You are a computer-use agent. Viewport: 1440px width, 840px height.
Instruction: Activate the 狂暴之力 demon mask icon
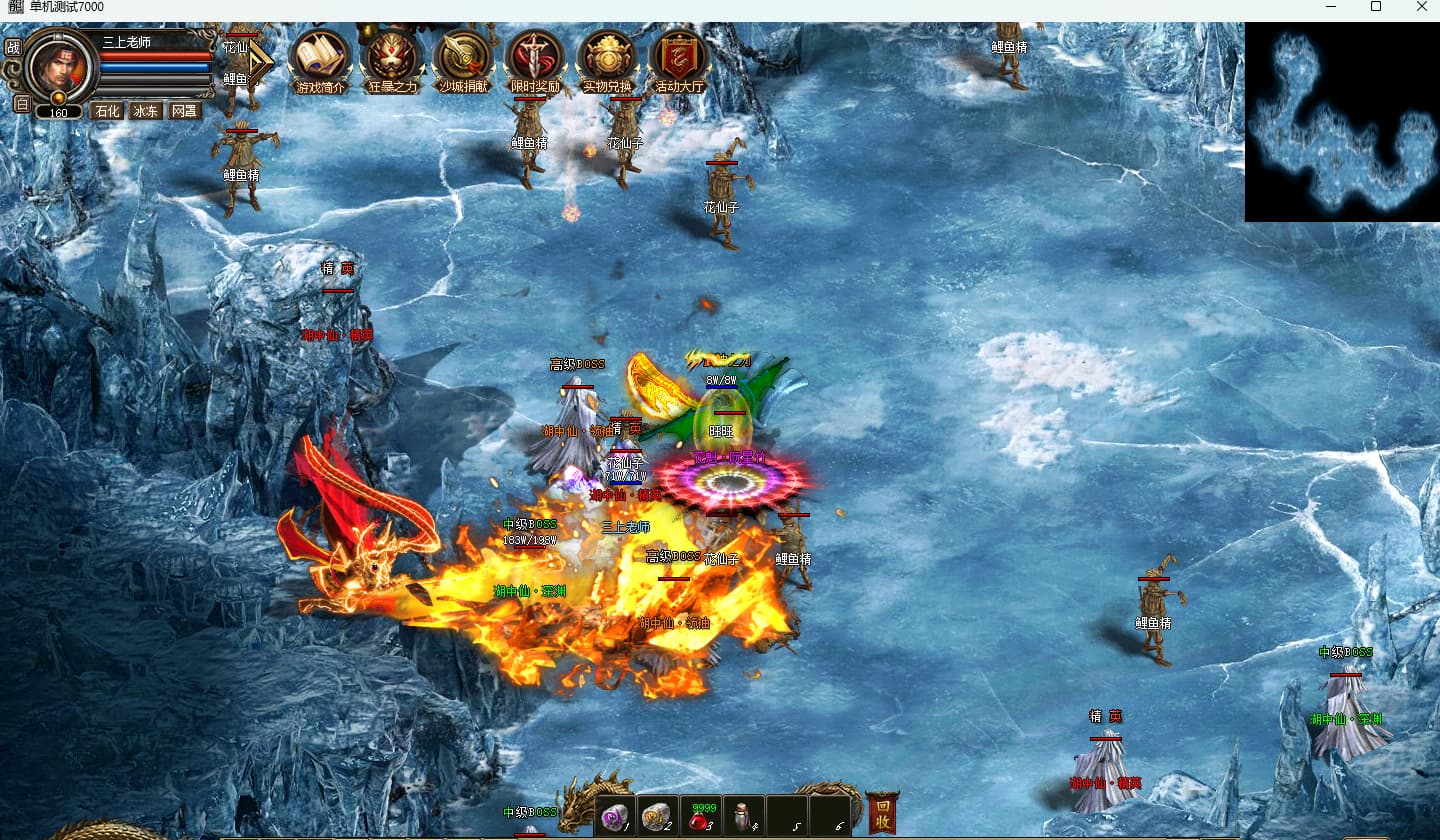click(x=391, y=59)
